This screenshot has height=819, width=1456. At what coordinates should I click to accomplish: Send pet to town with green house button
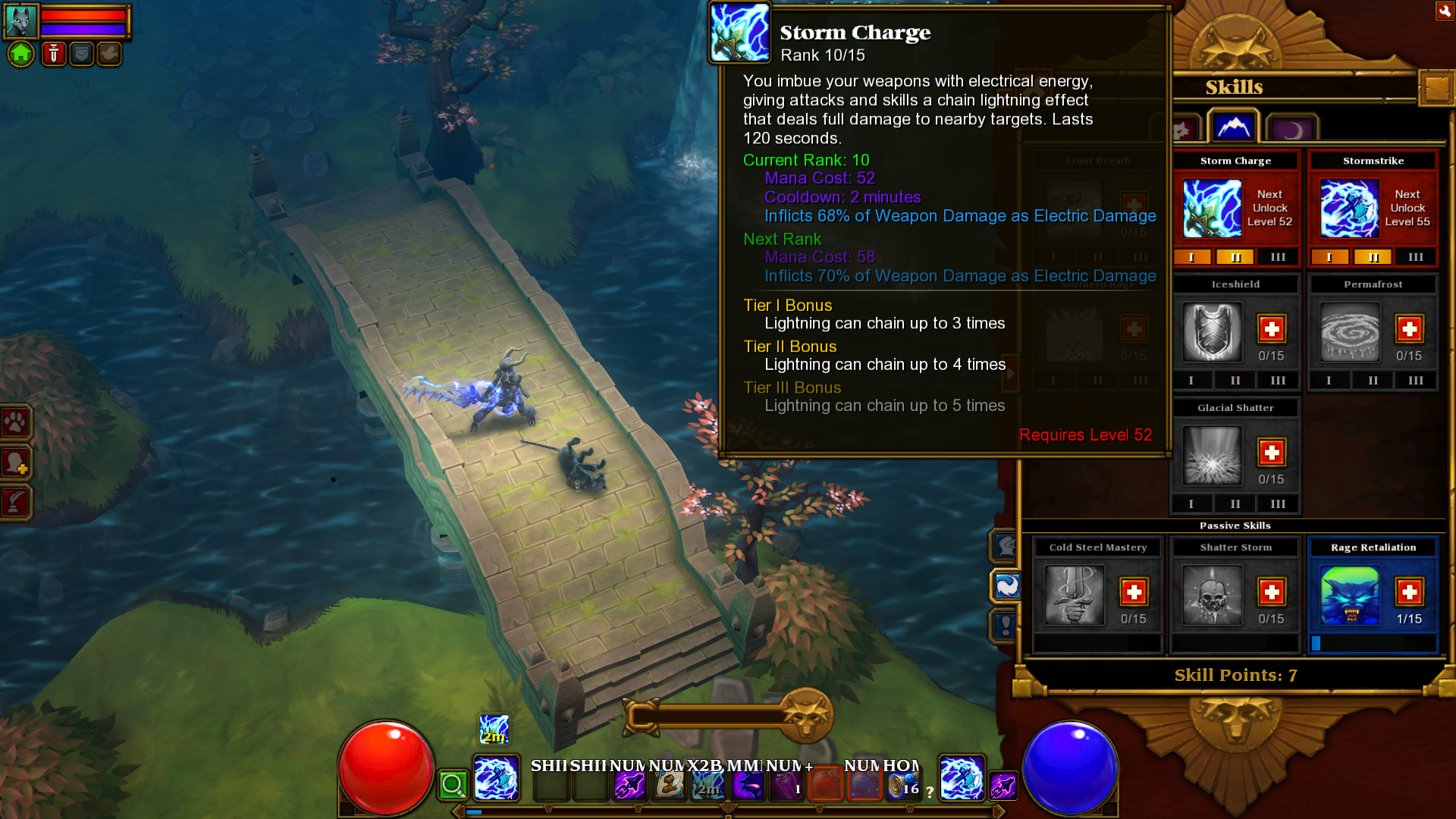(21, 54)
